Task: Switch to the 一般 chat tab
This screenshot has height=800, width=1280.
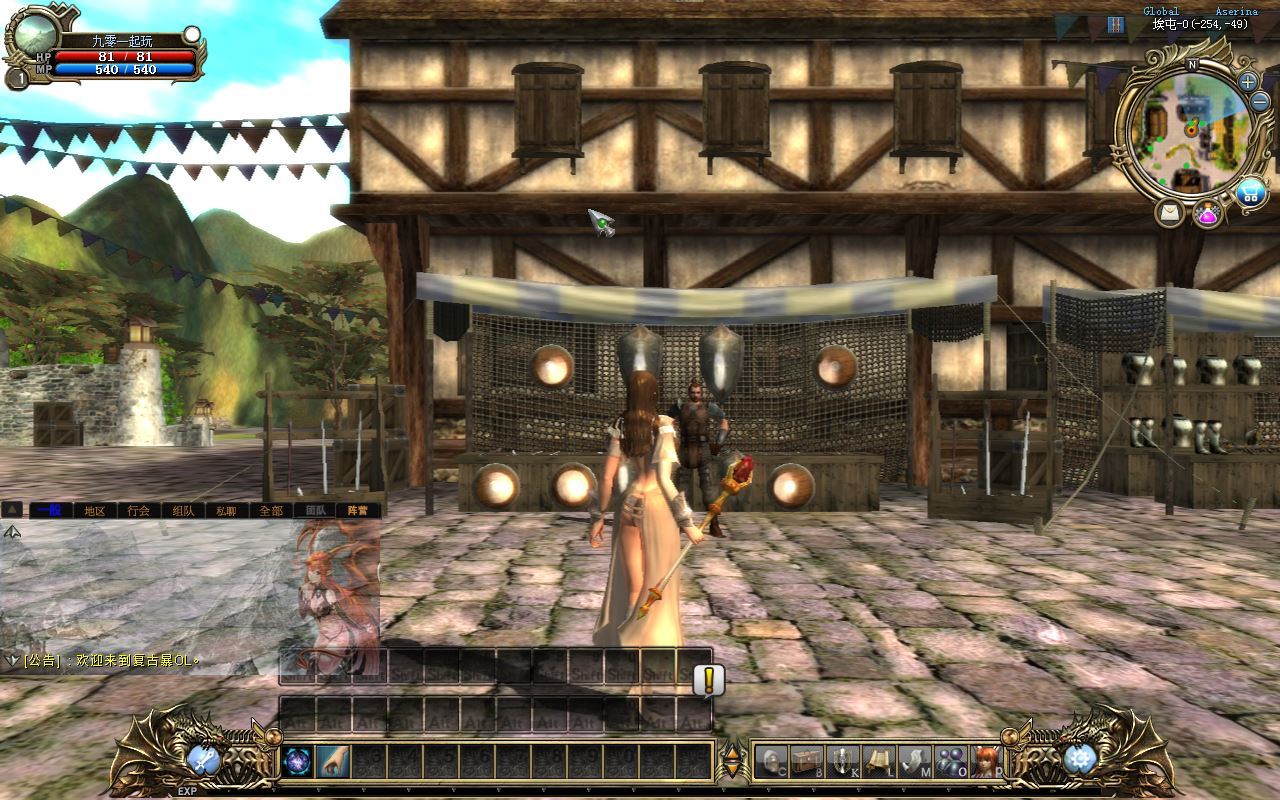Action: pos(48,510)
